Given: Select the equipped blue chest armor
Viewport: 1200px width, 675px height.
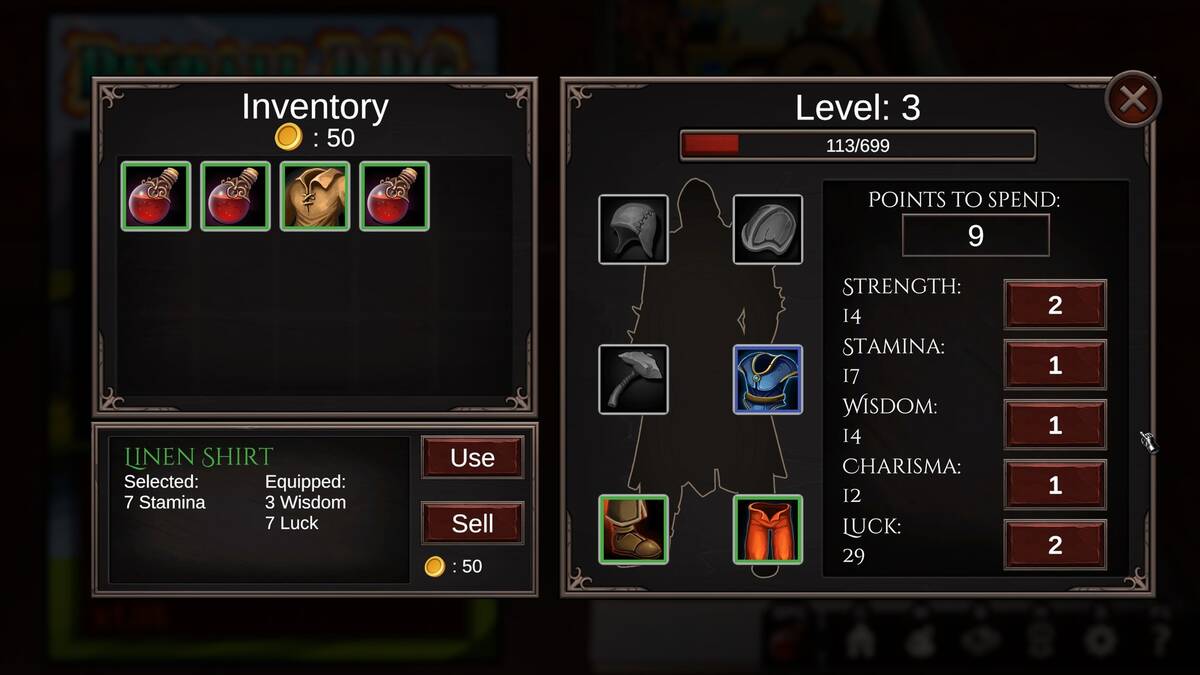Looking at the screenshot, I should 767,379.
